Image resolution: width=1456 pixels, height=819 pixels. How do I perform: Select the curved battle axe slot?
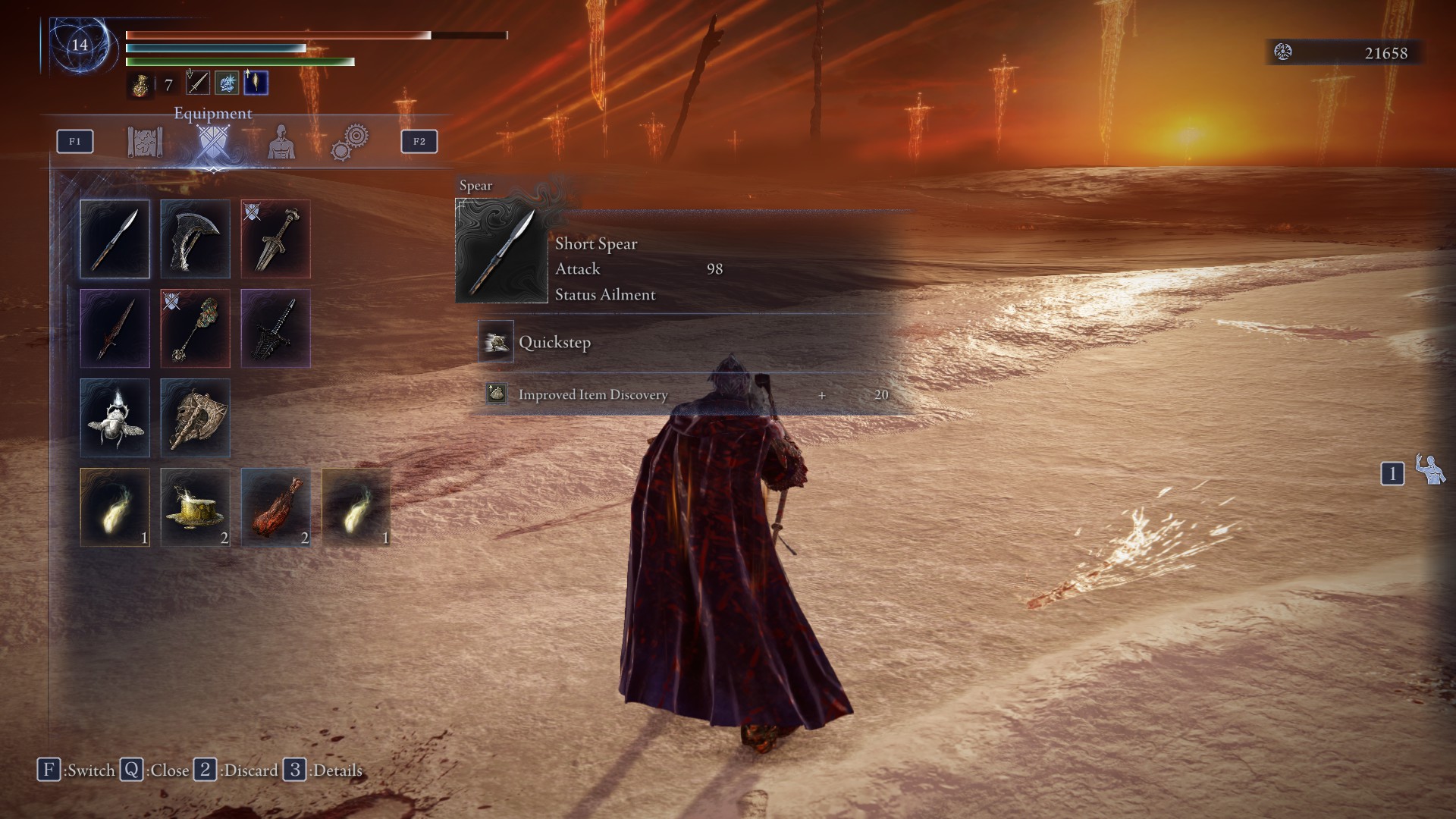(x=195, y=239)
